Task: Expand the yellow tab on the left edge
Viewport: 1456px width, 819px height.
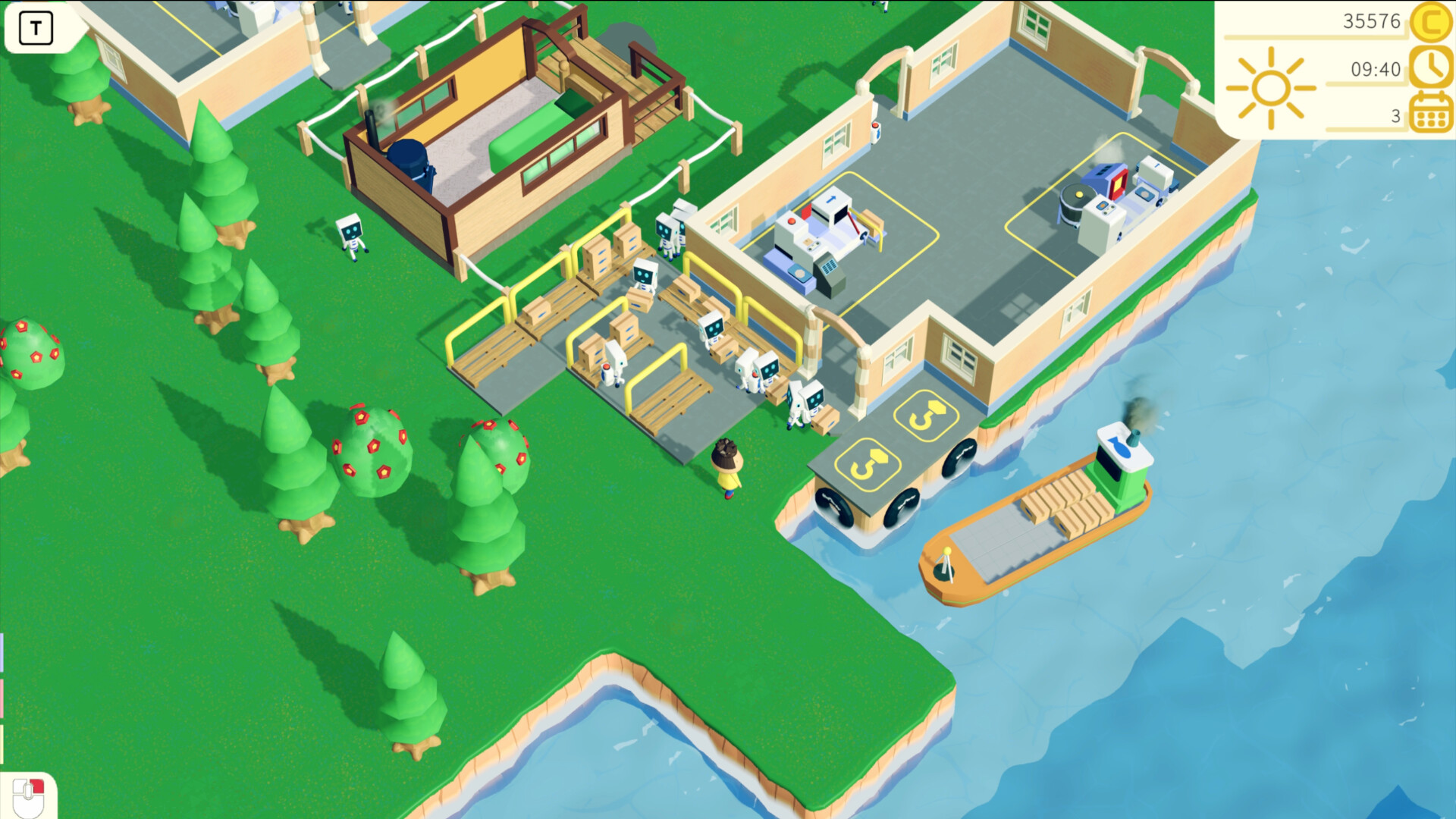Action: pyautogui.click(x=2, y=743)
